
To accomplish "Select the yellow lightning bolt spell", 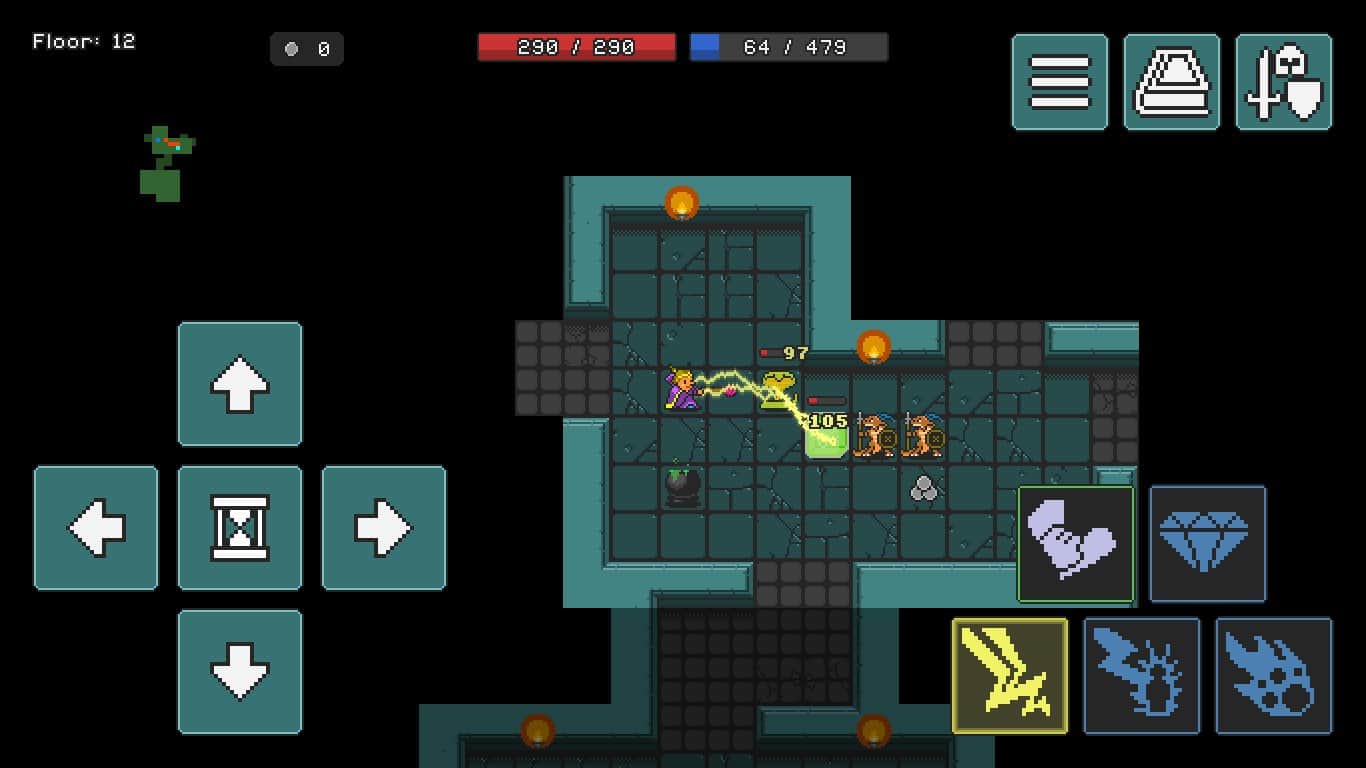I will click(1010, 676).
